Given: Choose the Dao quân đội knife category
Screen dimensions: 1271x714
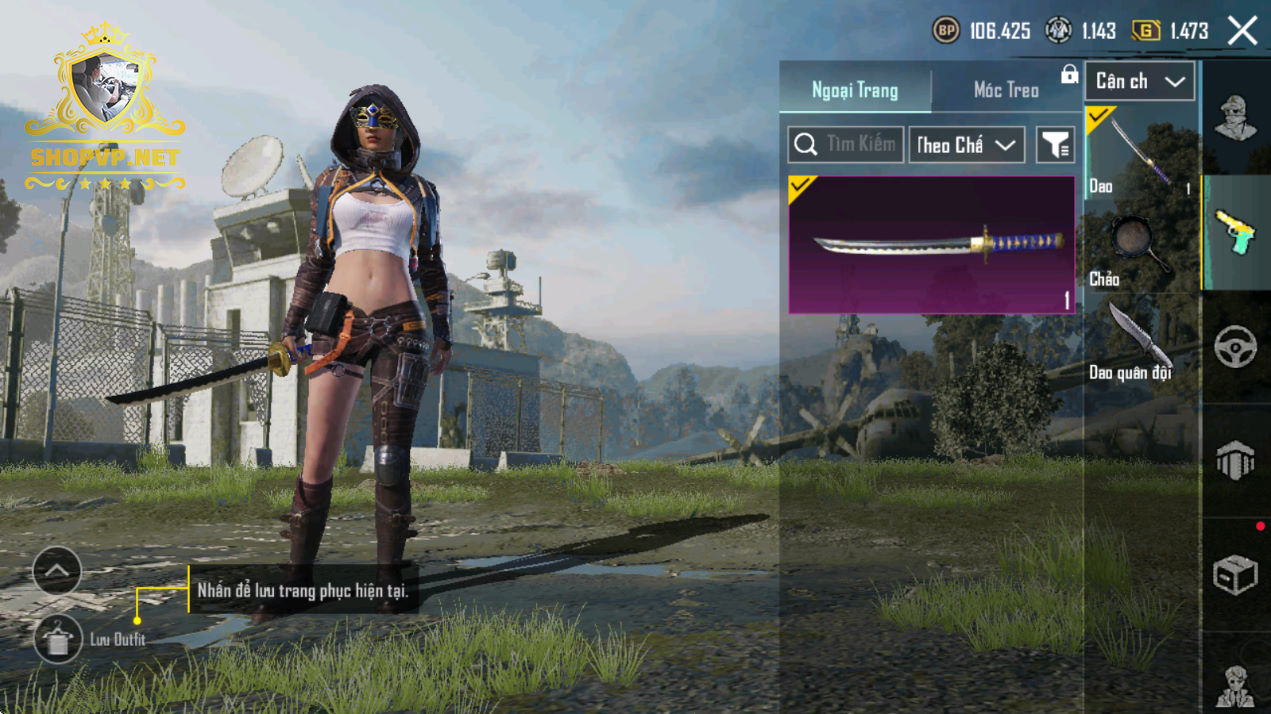Looking at the screenshot, I should click(x=1141, y=342).
